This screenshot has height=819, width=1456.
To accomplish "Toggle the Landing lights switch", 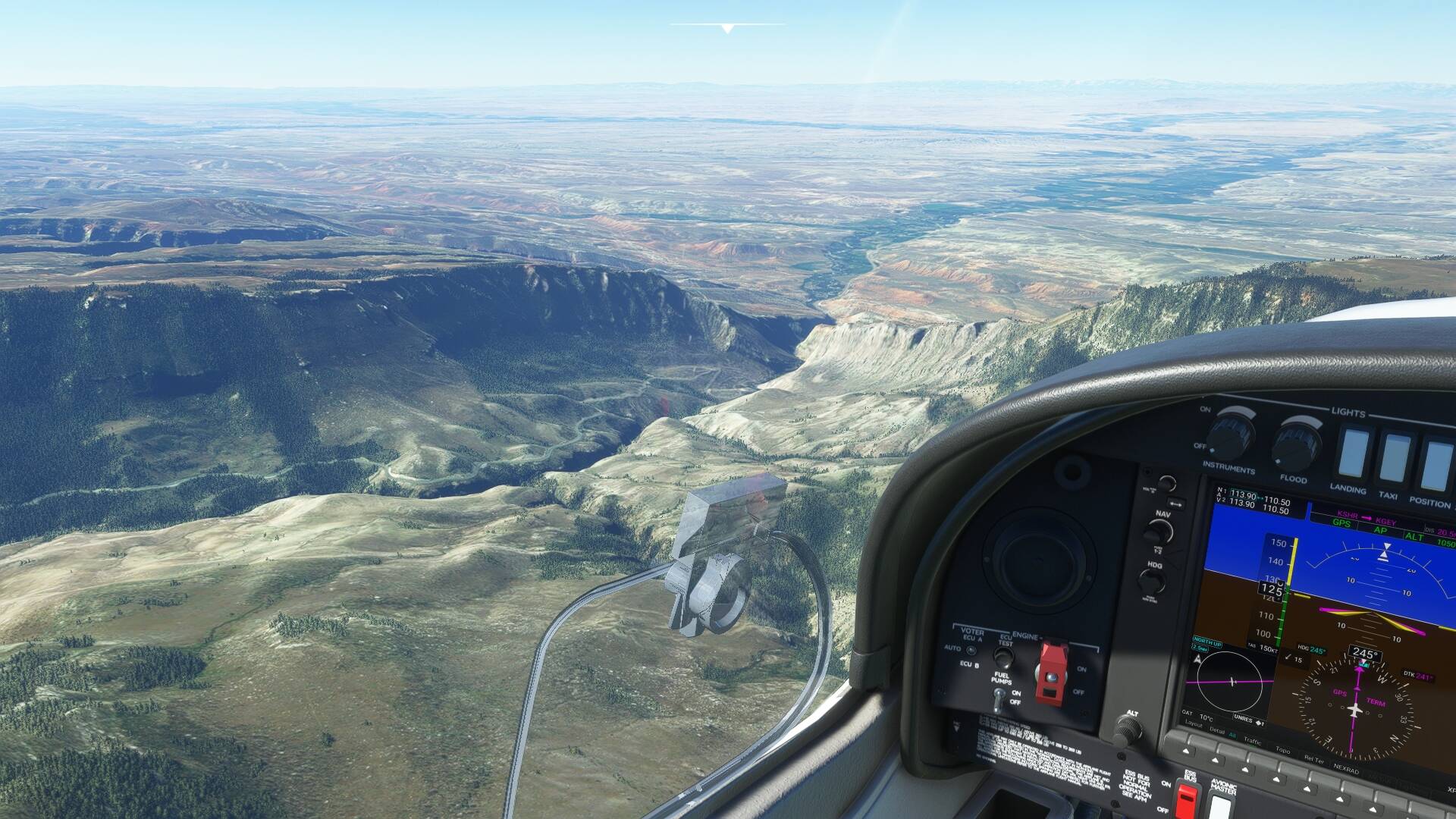I will coord(1352,455).
